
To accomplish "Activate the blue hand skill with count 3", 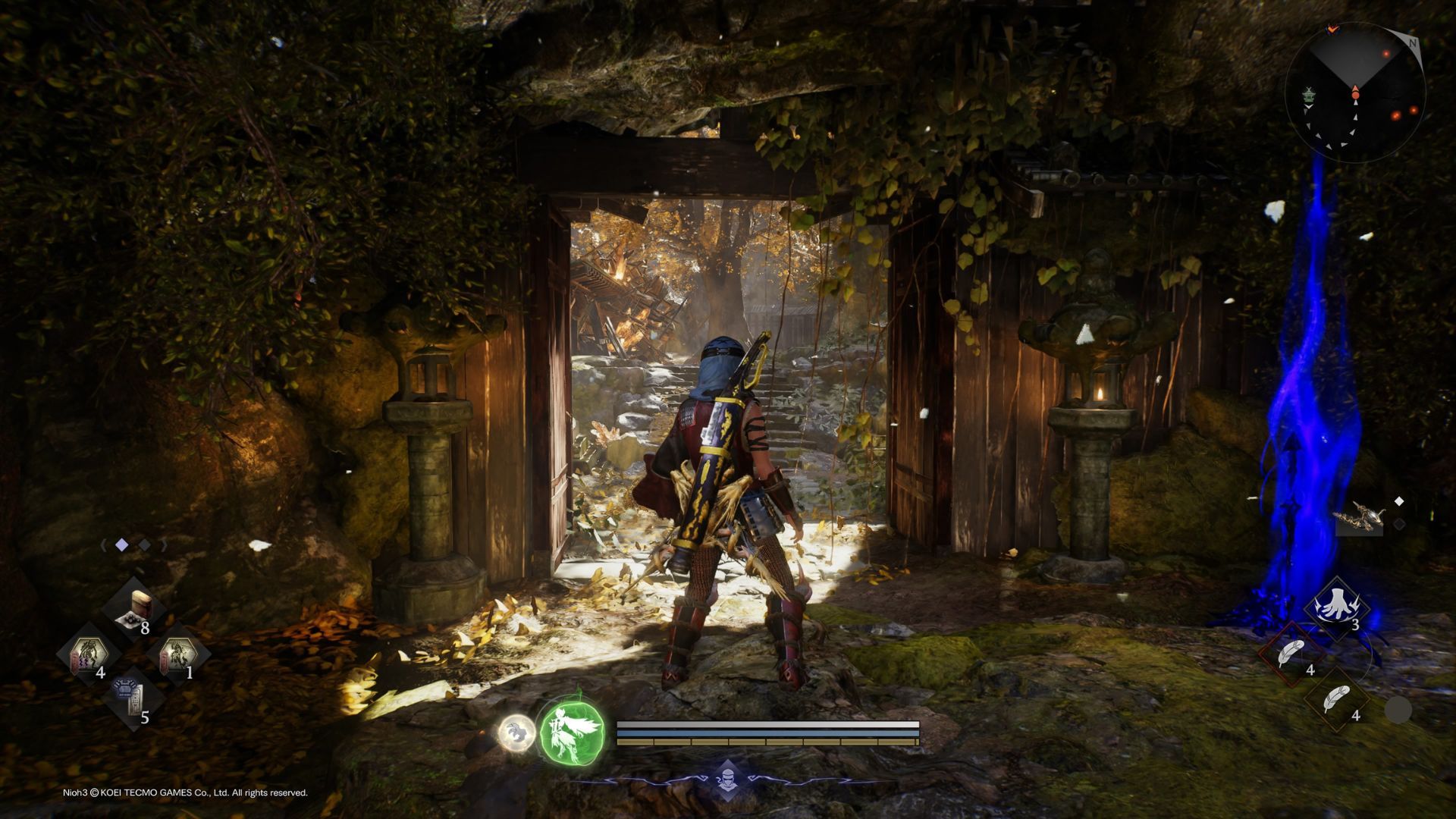I will tap(1337, 609).
